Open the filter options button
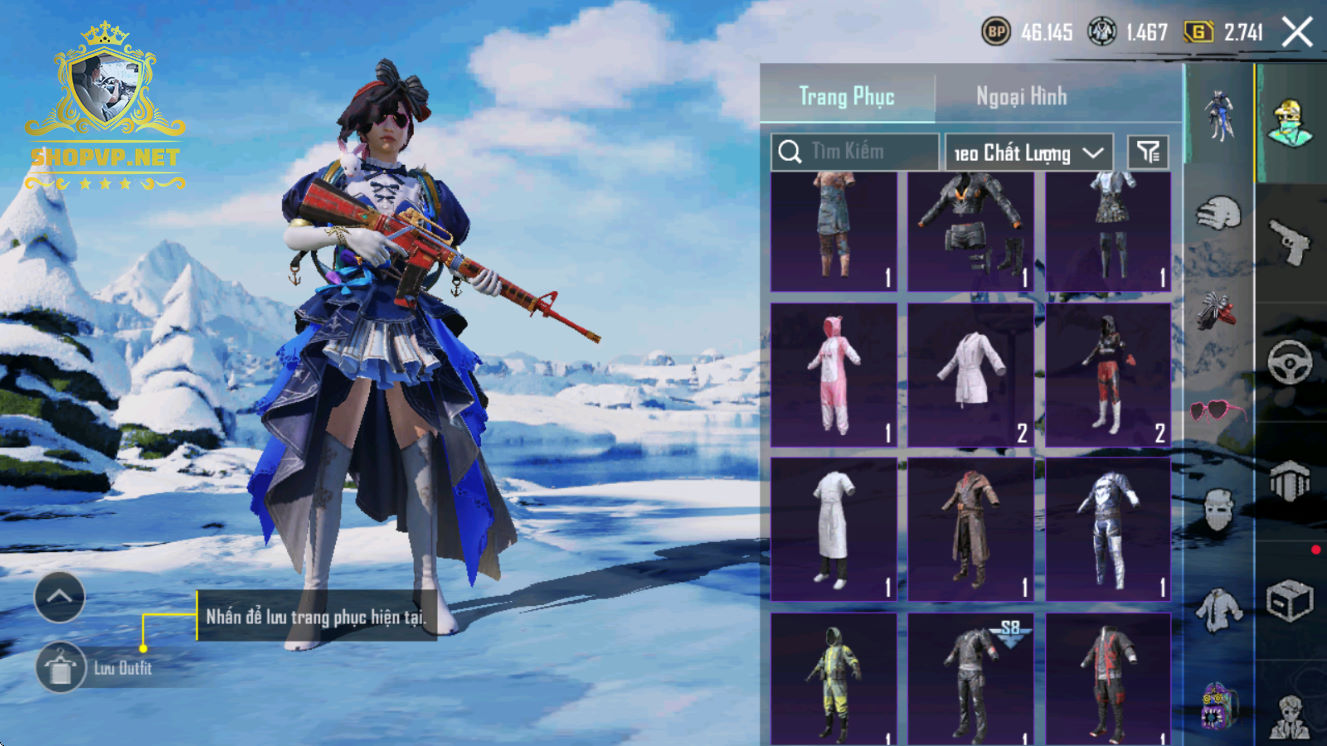 [x=1148, y=153]
